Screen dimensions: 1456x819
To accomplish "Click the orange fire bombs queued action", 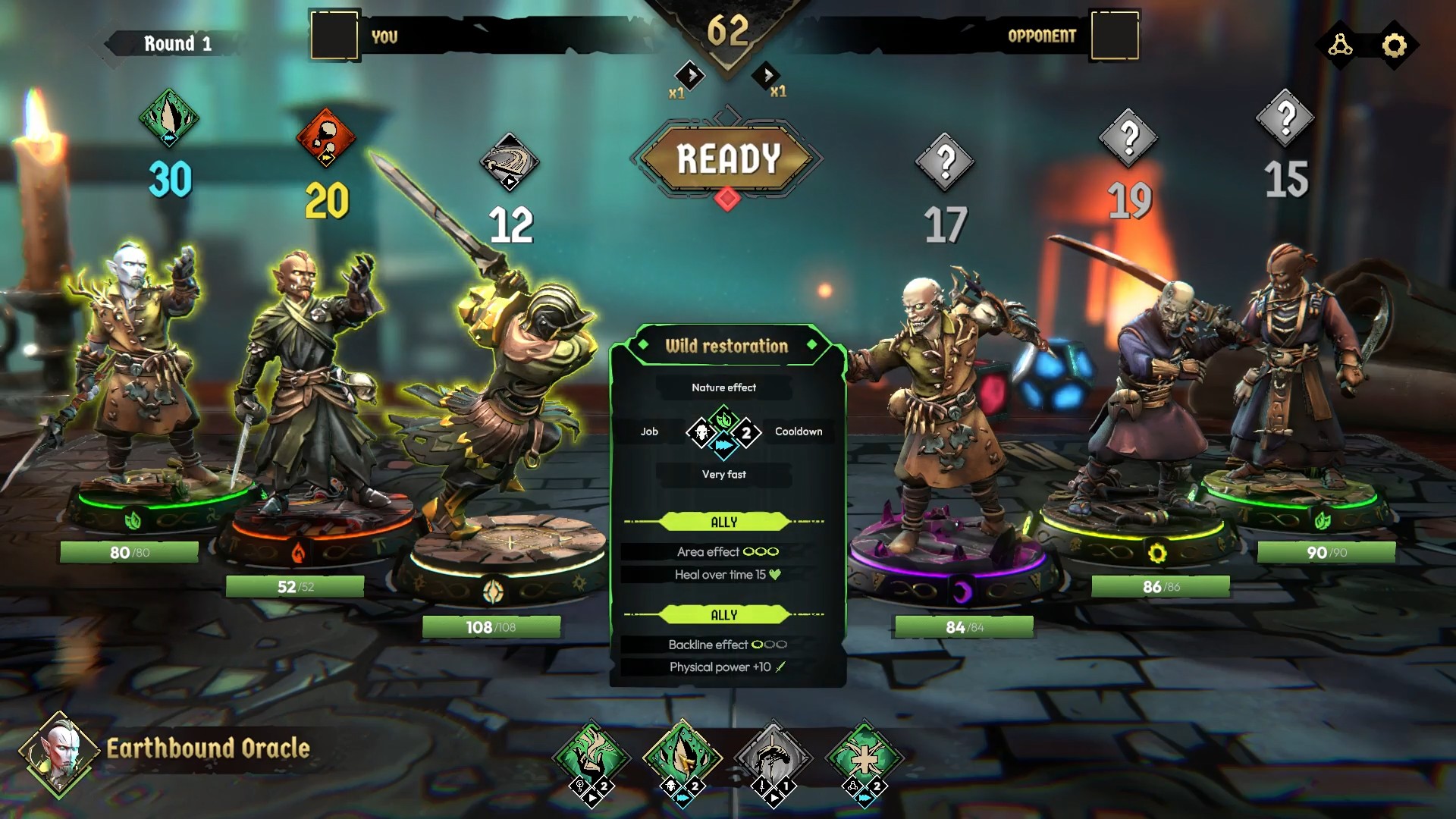I will (x=326, y=138).
